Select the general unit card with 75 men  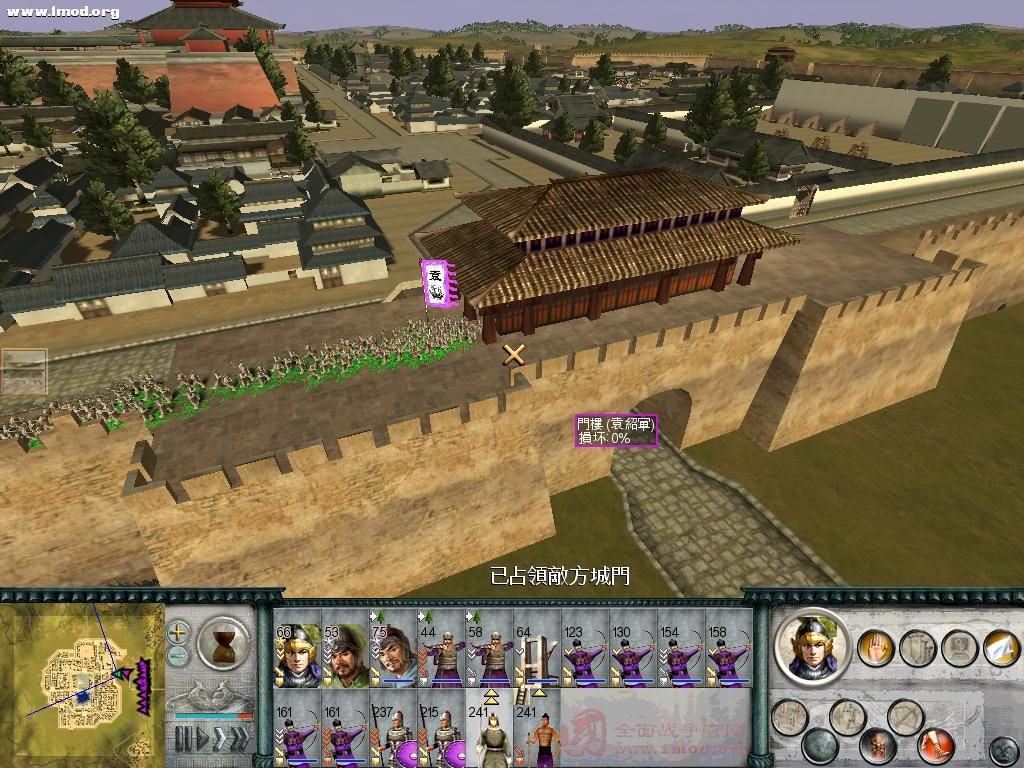pyautogui.click(x=393, y=655)
